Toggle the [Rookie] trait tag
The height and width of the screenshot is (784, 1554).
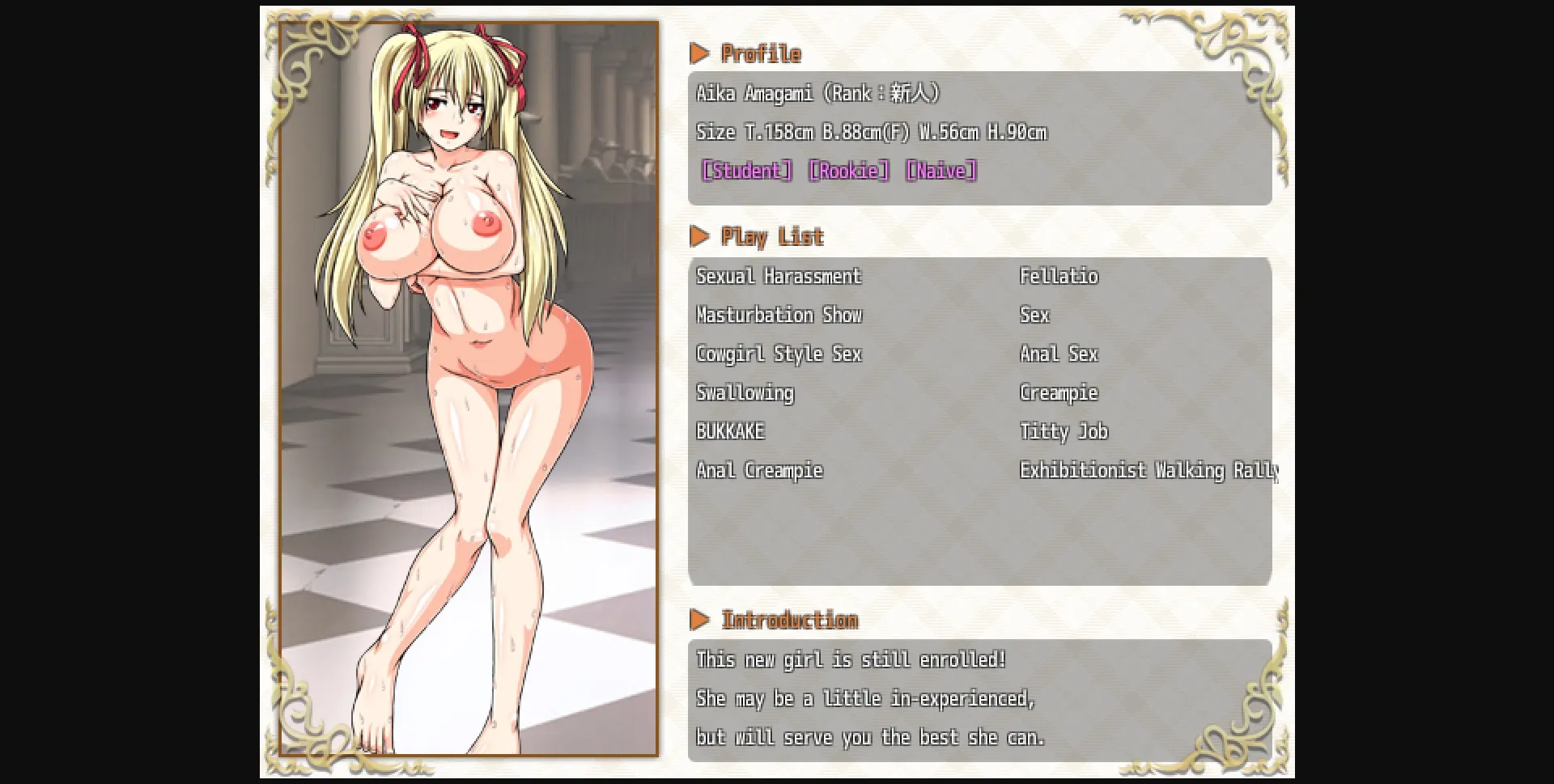(847, 170)
